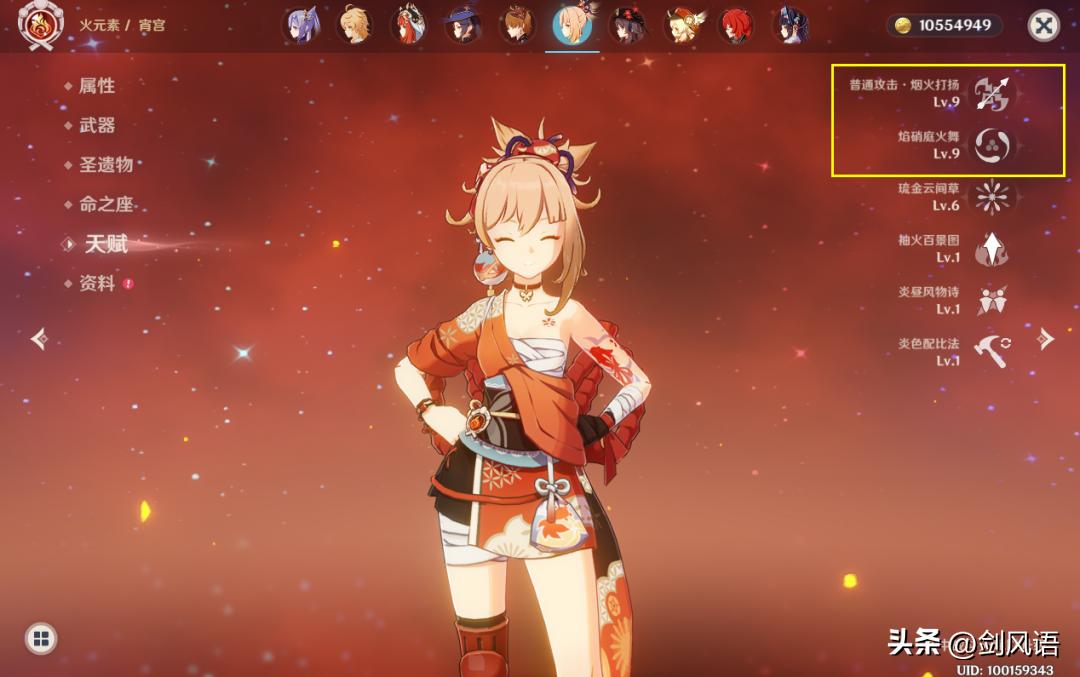
Task: Open the 武器 weapon menu
Action: pos(97,125)
